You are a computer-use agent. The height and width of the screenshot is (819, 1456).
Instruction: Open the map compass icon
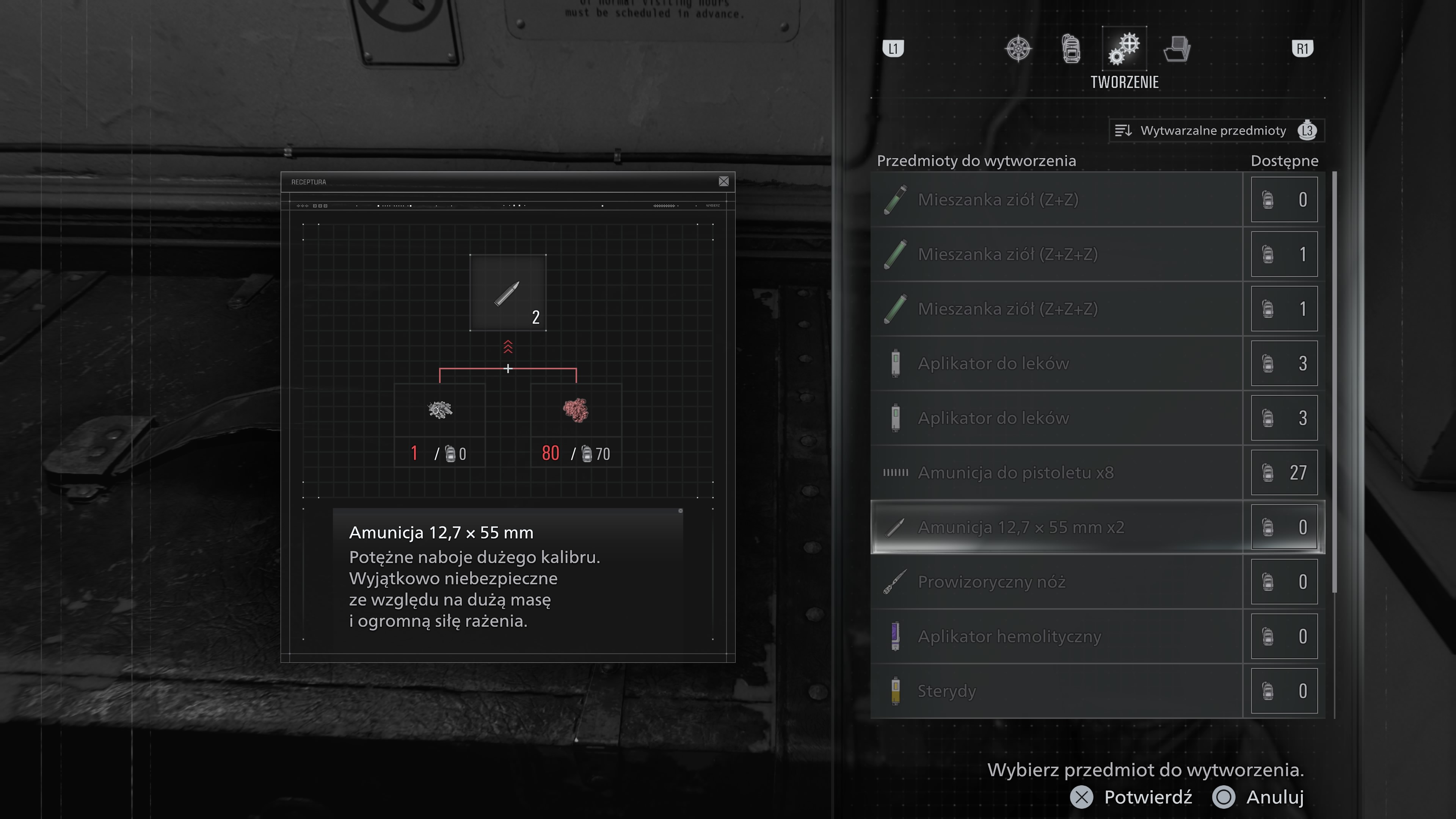pos(1020,48)
